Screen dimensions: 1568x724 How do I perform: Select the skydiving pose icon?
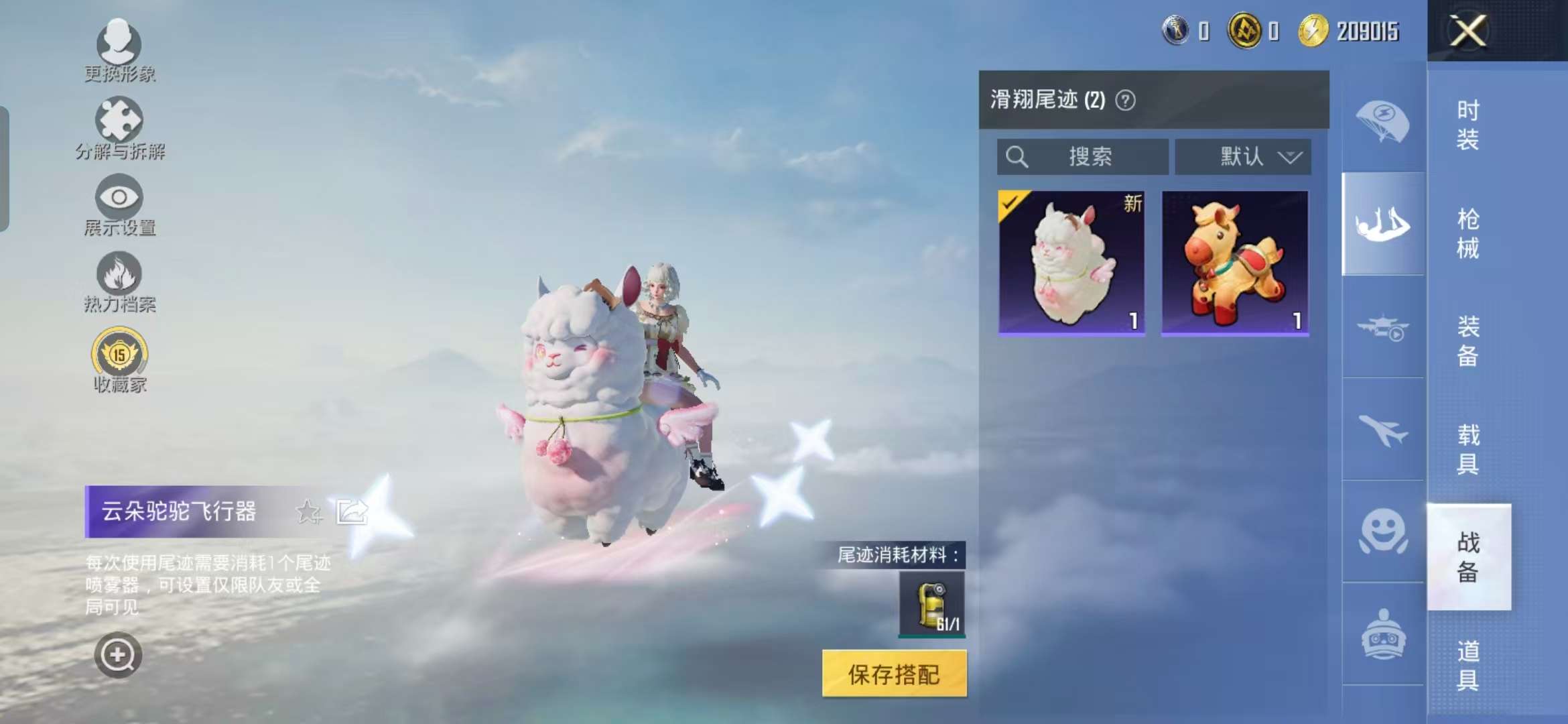click(1382, 225)
